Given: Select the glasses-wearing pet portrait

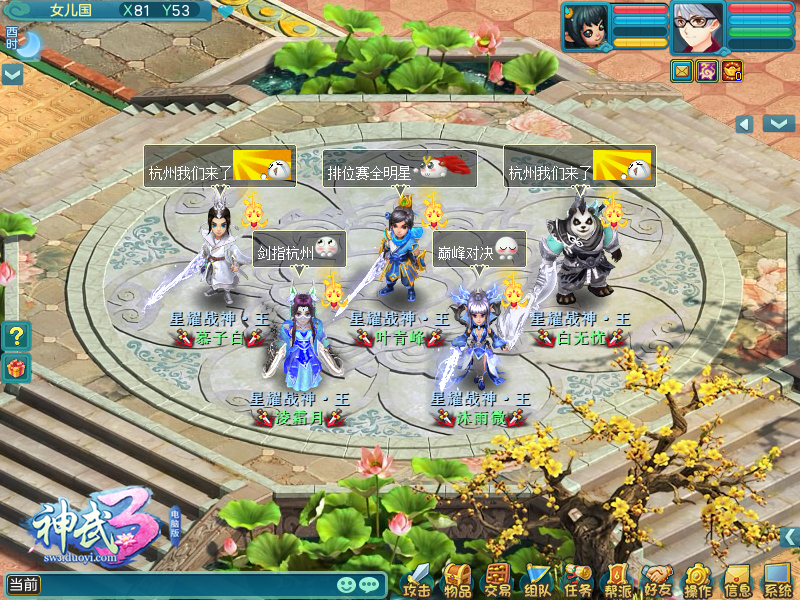Looking at the screenshot, I should click(x=697, y=26).
